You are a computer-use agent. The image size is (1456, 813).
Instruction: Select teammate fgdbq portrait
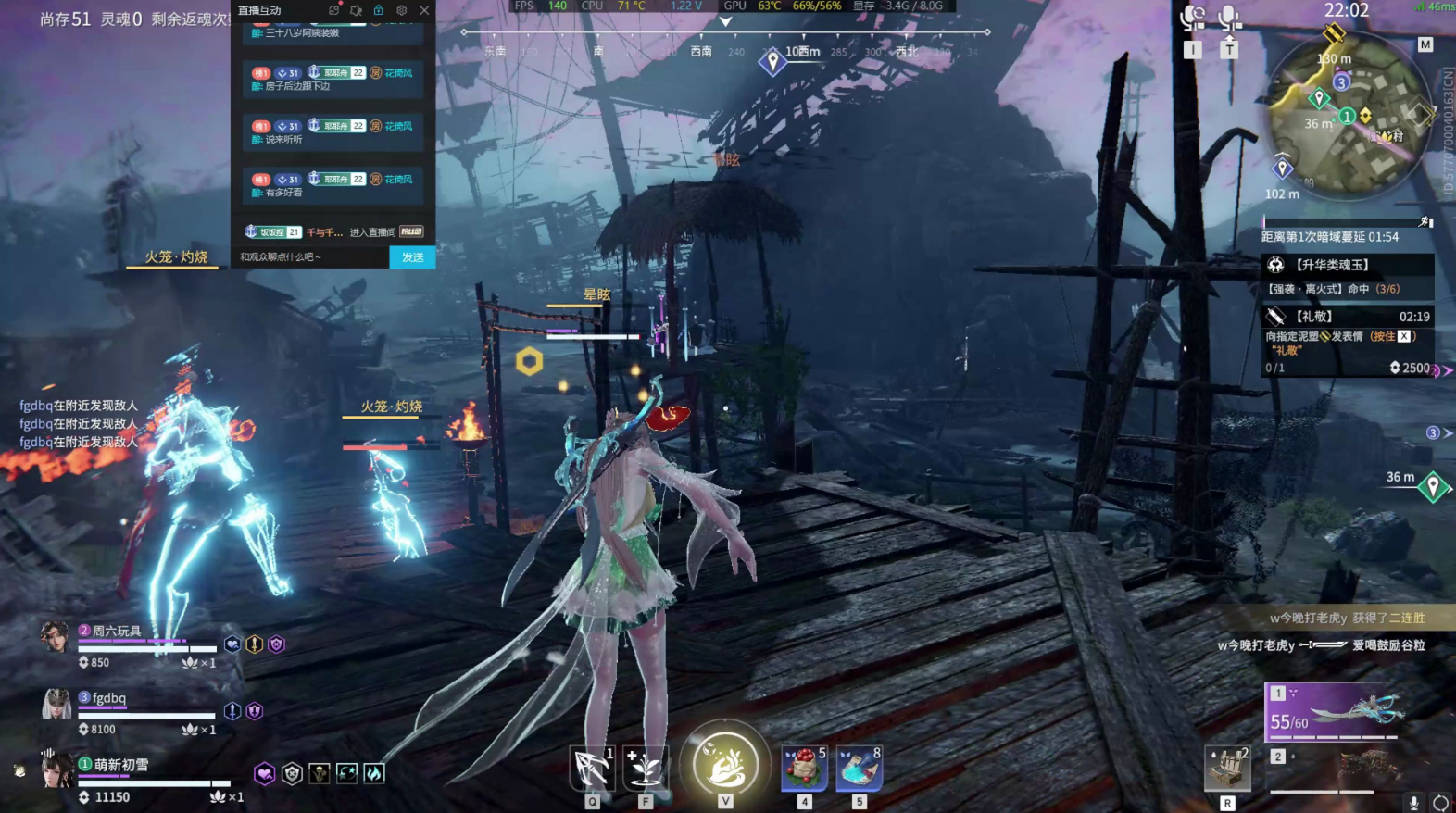(56, 705)
